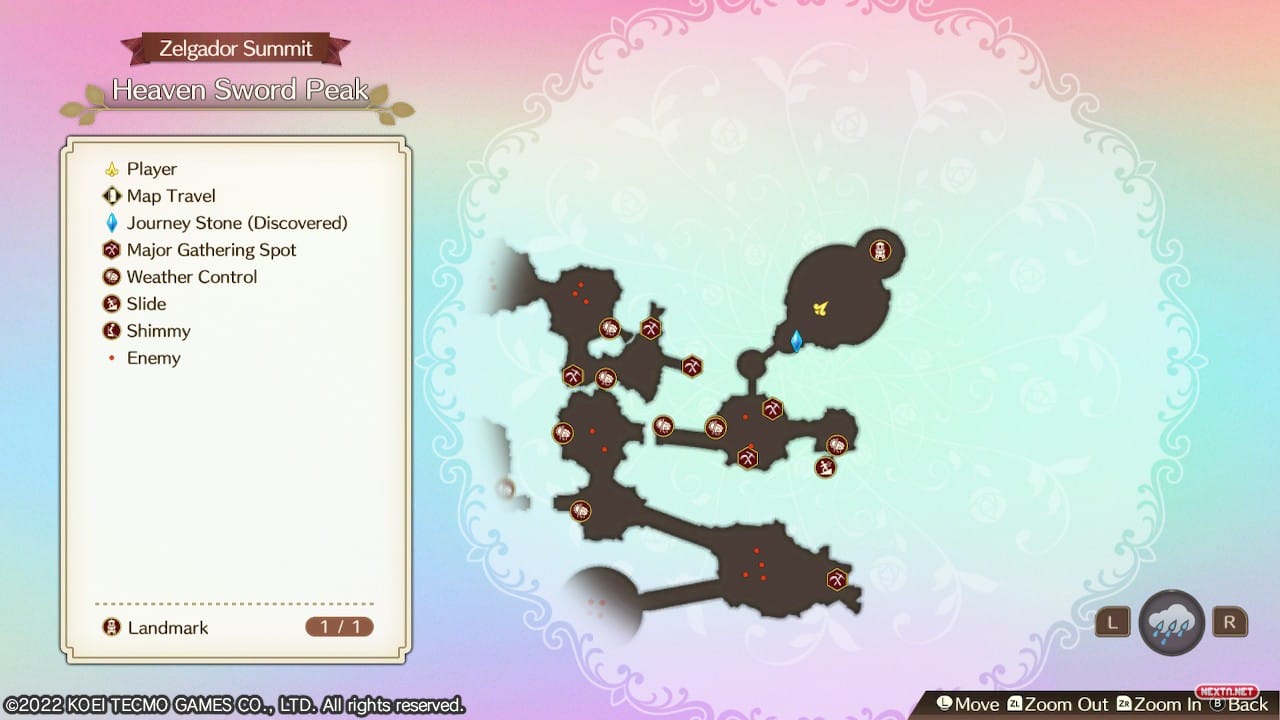Select the Player legend entry
Image resolution: width=1280 pixels, height=720 pixels.
coord(151,169)
